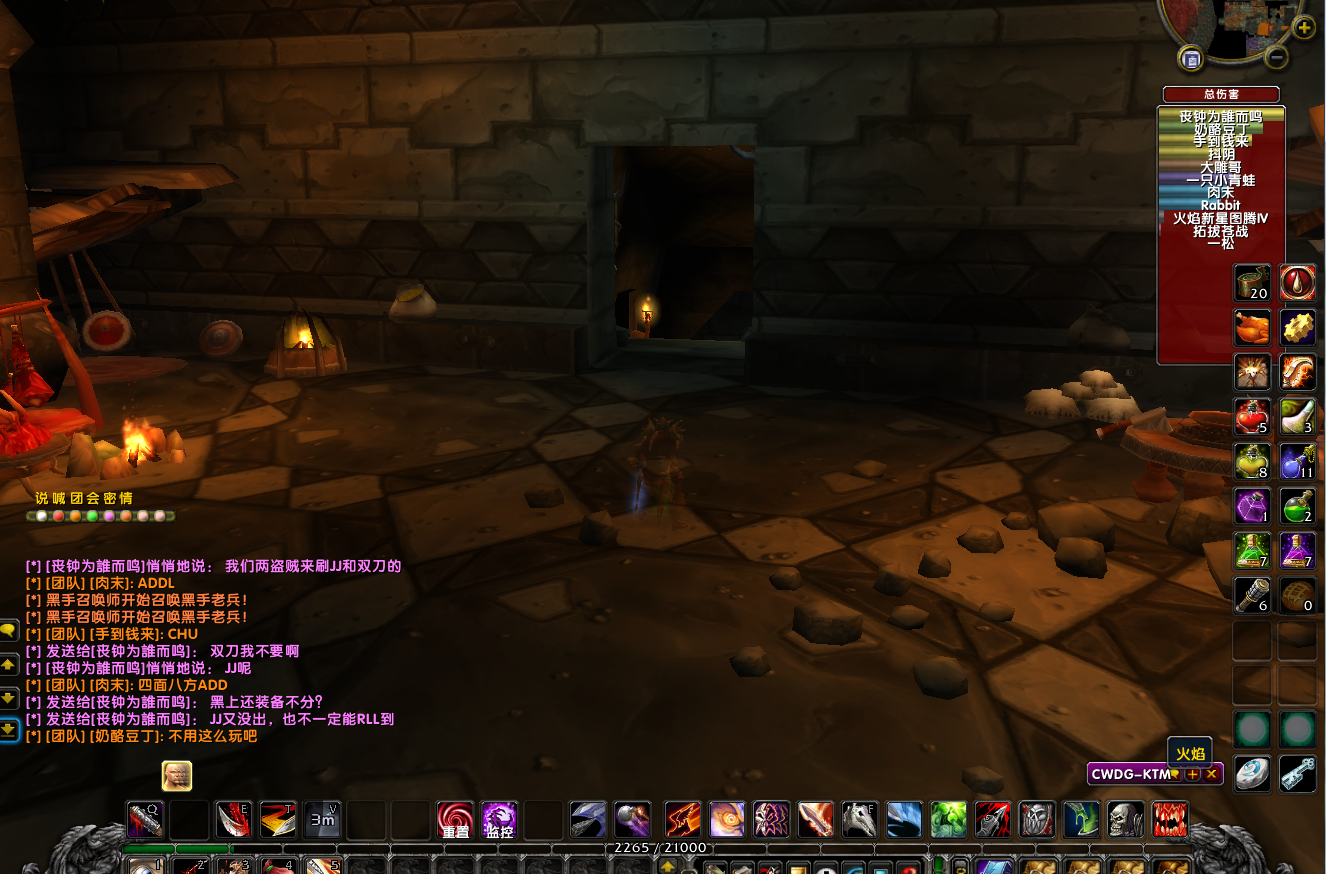Click the 总伤害 damage meter title
Image resolution: width=1326 pixels, height=874 pixels.
(x=1221, y=94)
